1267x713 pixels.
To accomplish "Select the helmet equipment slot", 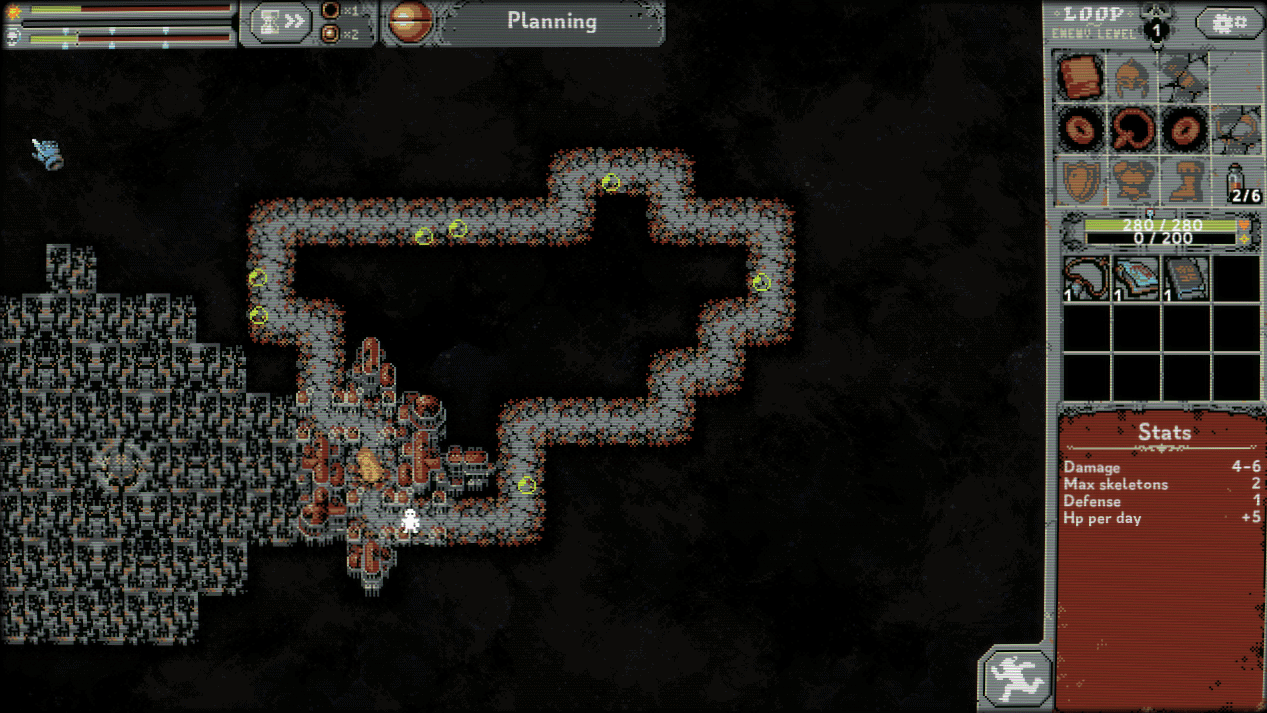I will click(x=1133, y=77).
